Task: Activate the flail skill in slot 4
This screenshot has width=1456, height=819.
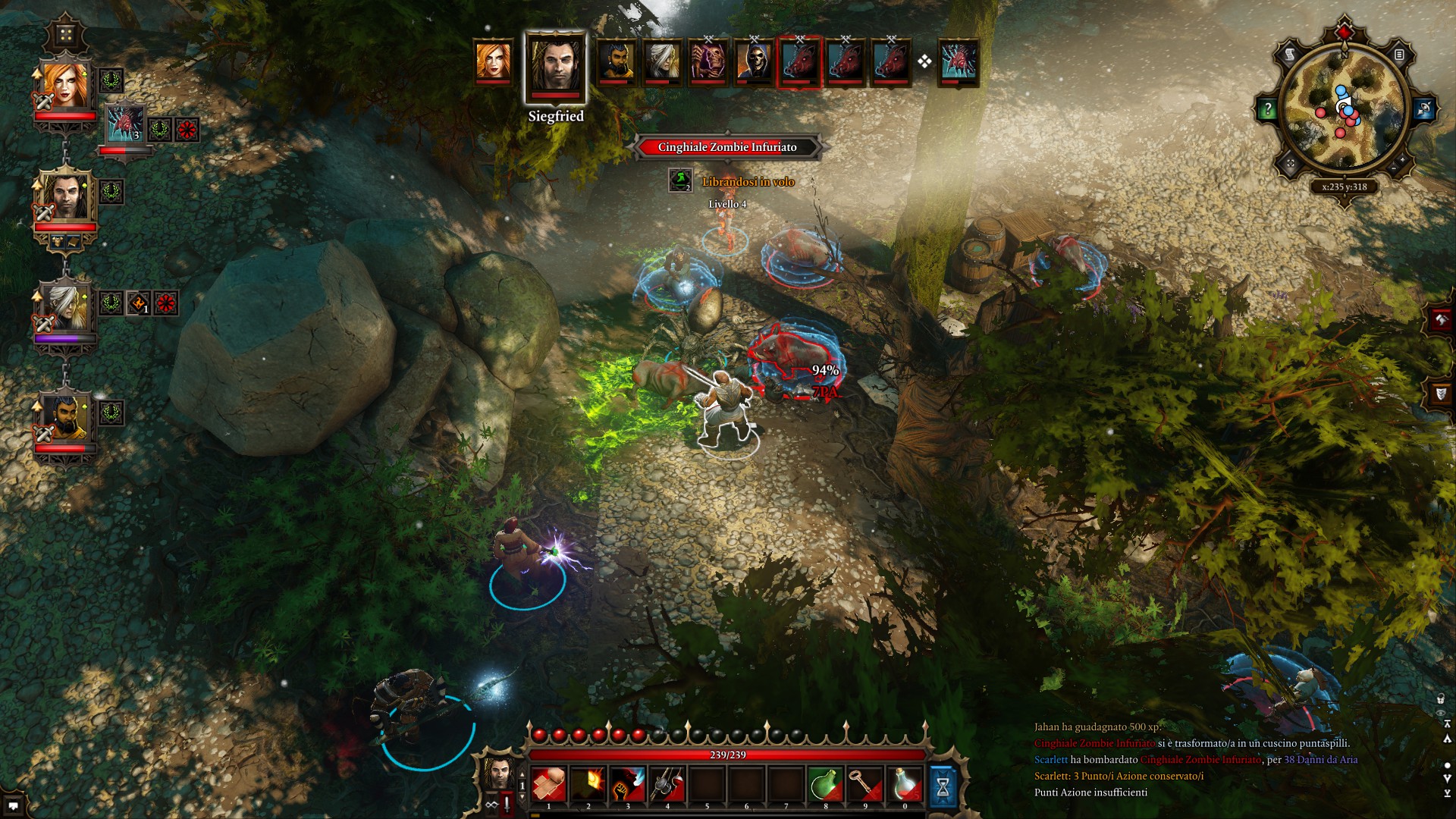Action: pyautogui.click(x=667, y=783)
